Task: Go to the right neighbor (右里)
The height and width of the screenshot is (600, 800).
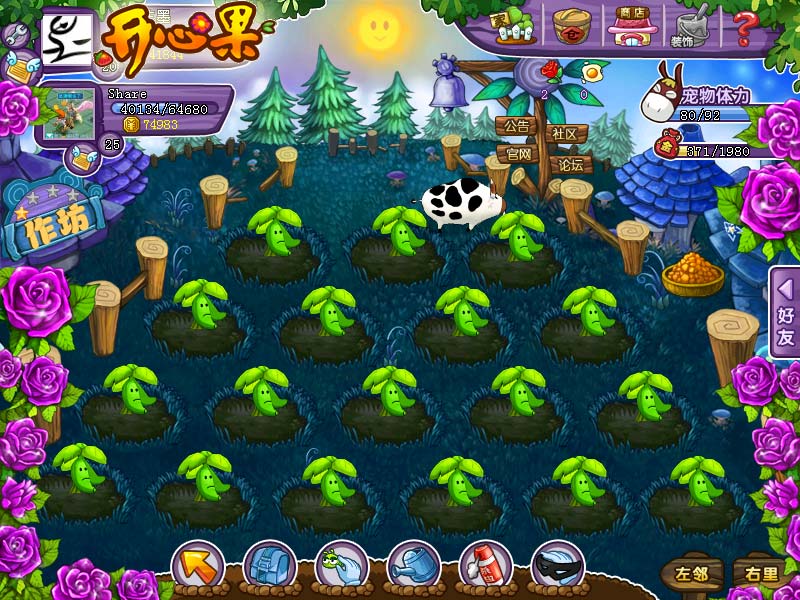Action: pos(757,574)
